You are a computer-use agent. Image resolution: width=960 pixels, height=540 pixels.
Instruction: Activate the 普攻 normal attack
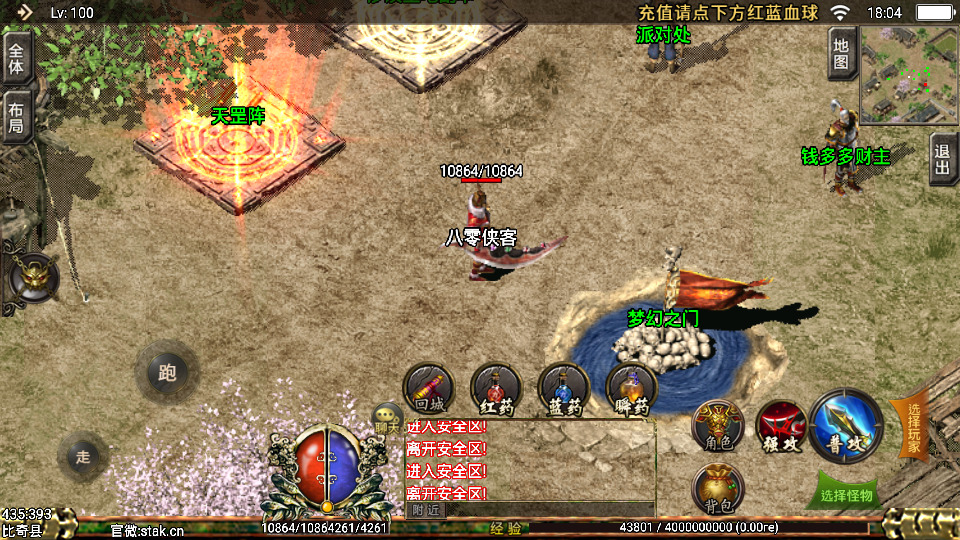[848, 427]
